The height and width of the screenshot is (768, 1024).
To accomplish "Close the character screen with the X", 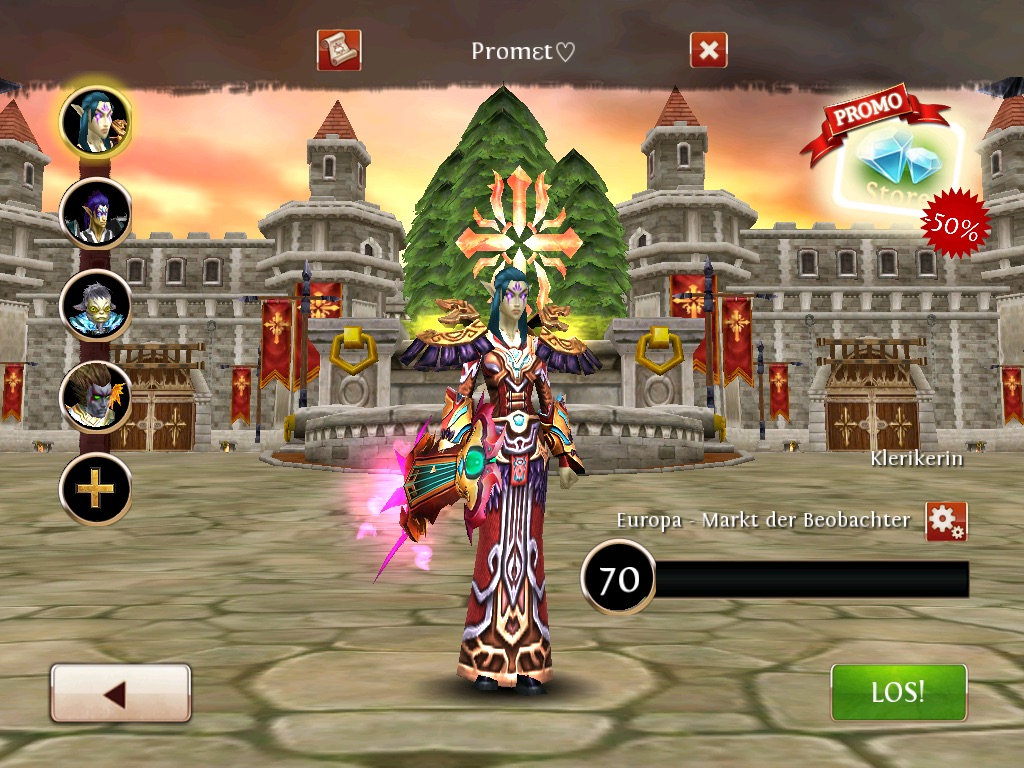I will coord(708,50).
